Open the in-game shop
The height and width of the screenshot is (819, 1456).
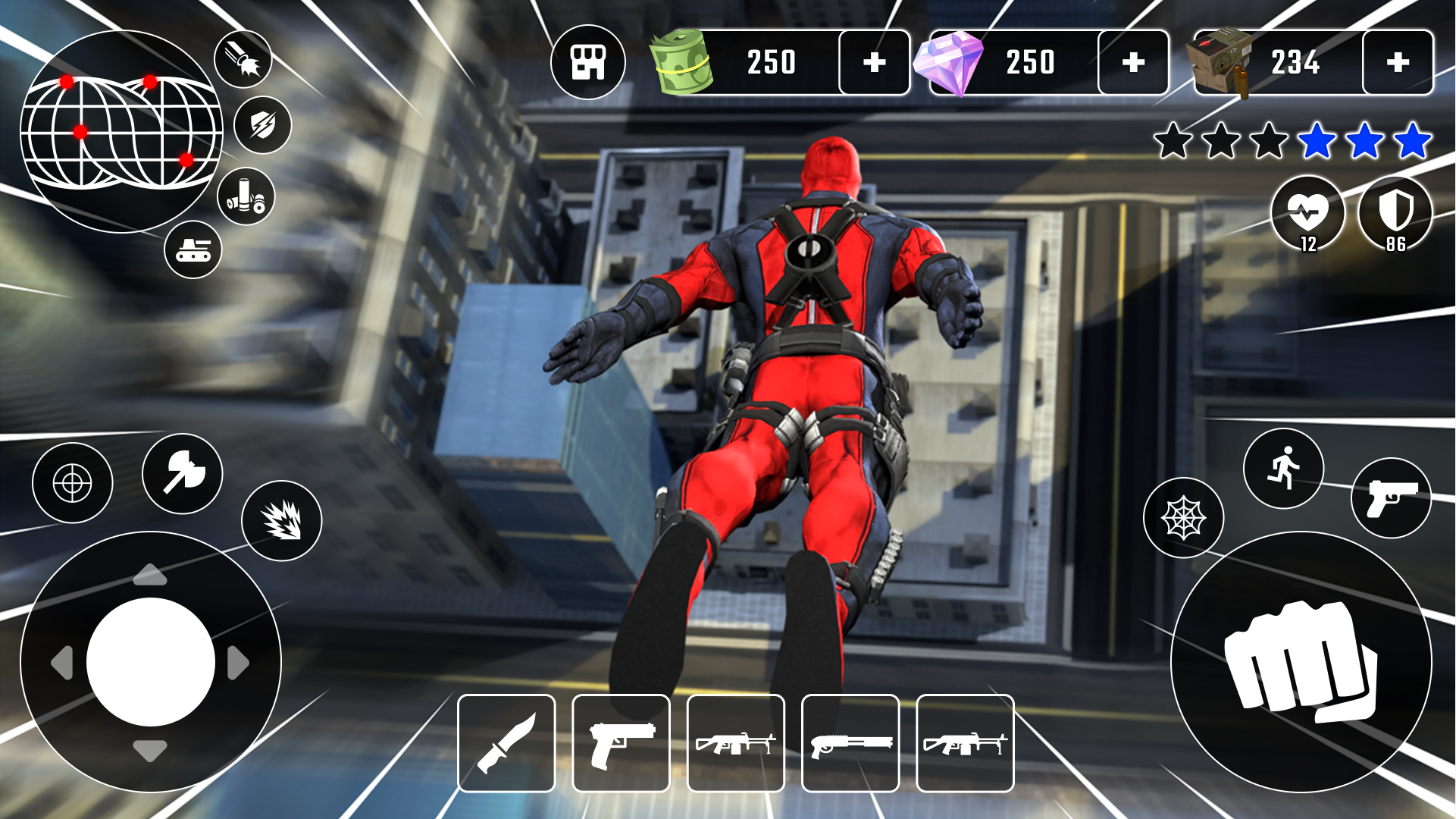pyautogui.click(x=590, y=60)
